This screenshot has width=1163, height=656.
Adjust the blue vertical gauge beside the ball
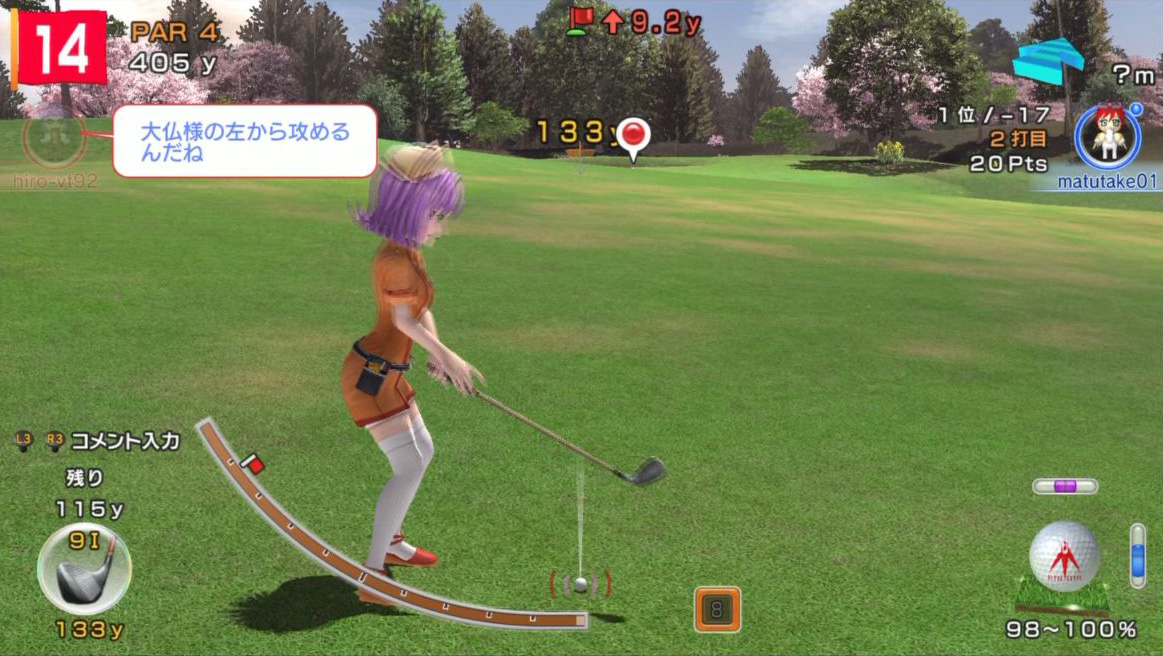tap(1137, 555)
